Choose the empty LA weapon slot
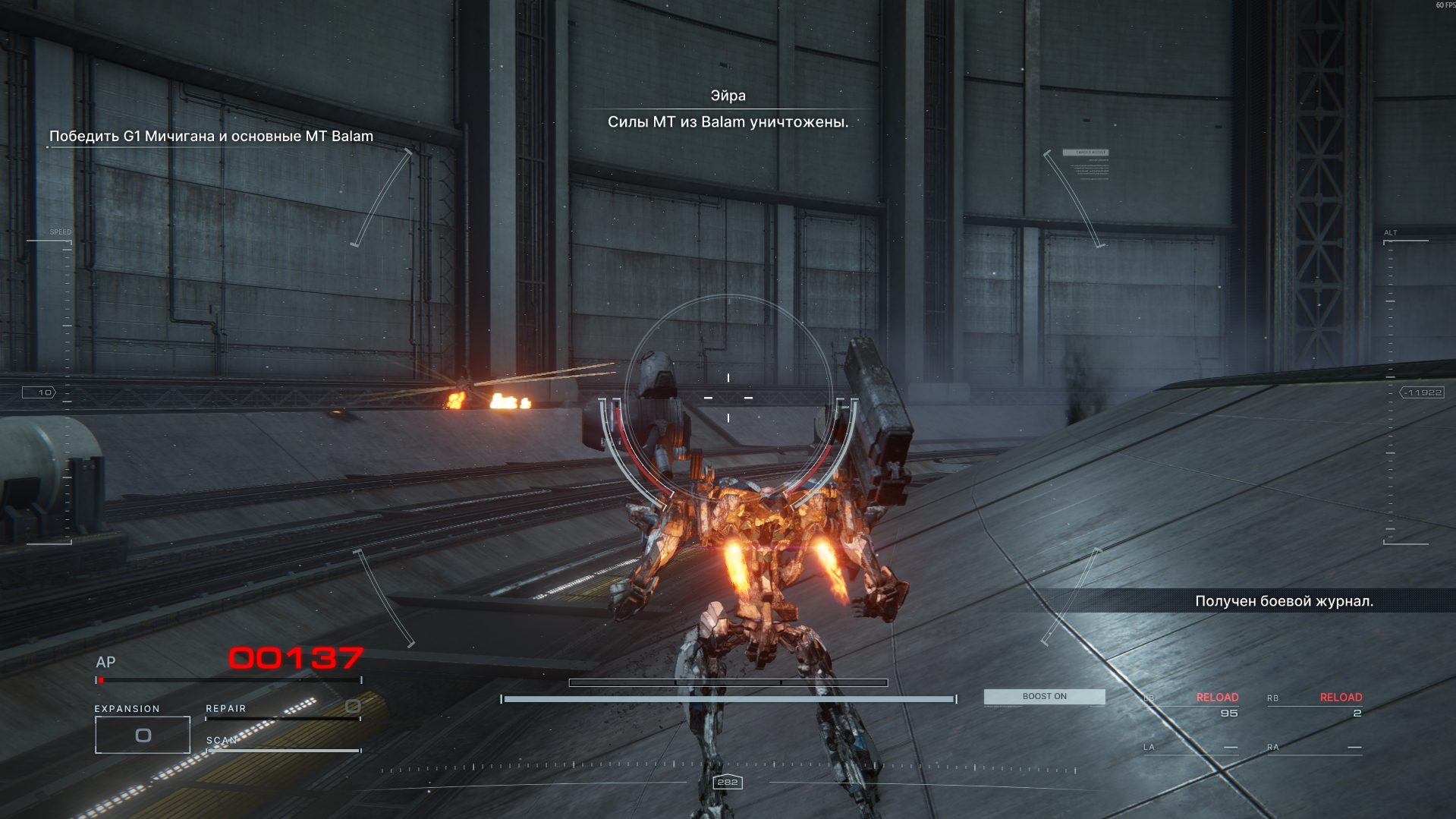Viewport: 1456px width, 819px height. point(1191,748)
